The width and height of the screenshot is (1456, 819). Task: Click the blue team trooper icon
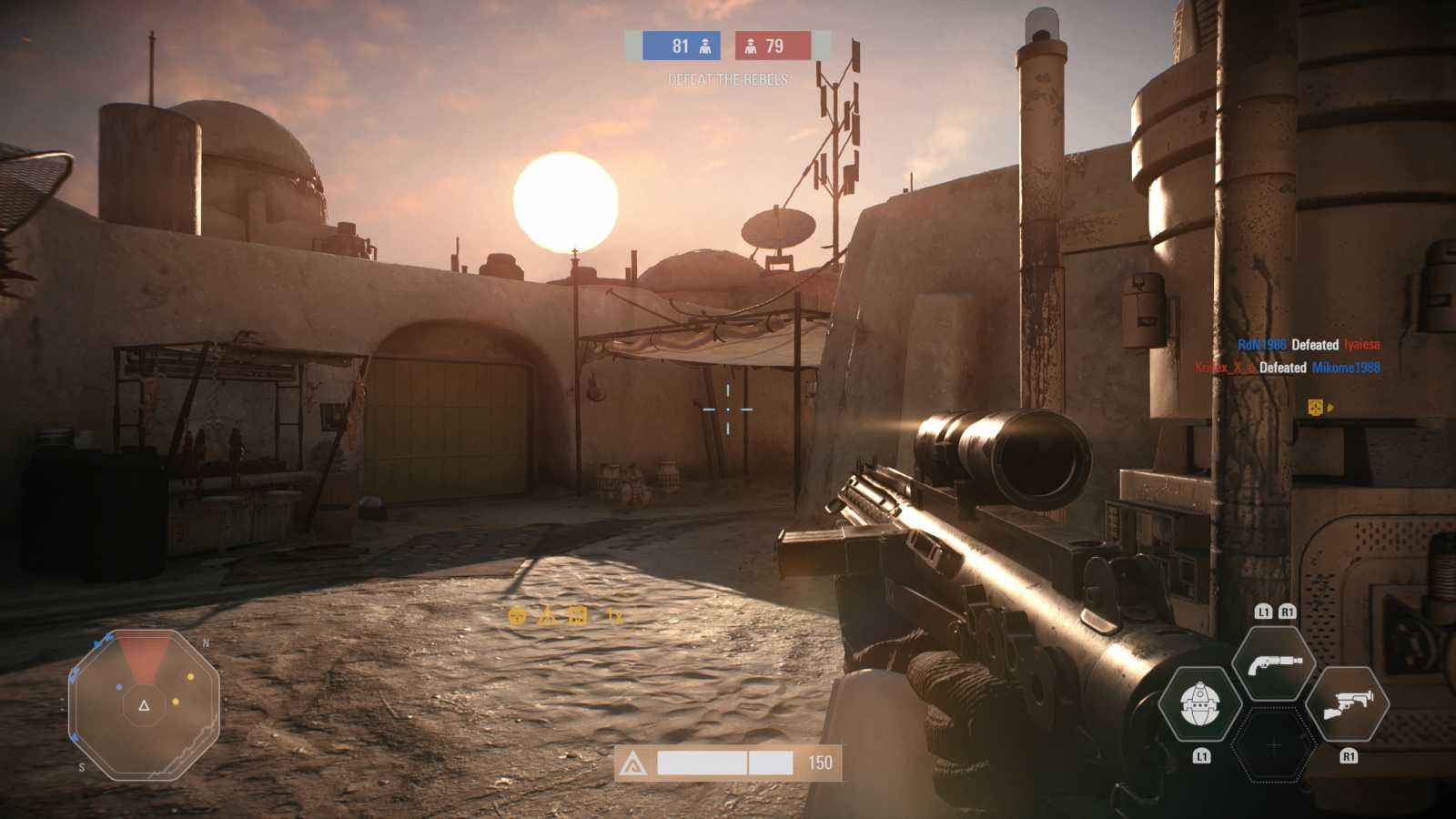coord(703,45)
